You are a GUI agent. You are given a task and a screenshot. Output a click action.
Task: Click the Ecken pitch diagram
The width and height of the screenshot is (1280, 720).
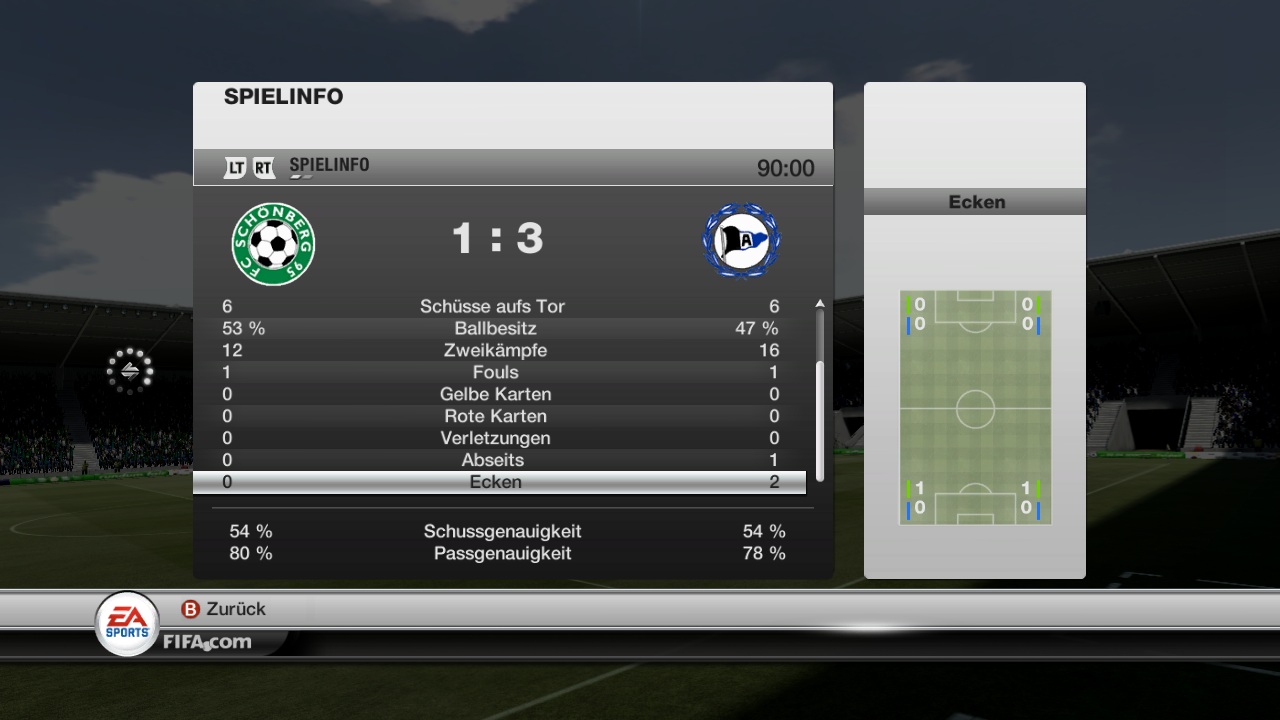coord(975,407)
